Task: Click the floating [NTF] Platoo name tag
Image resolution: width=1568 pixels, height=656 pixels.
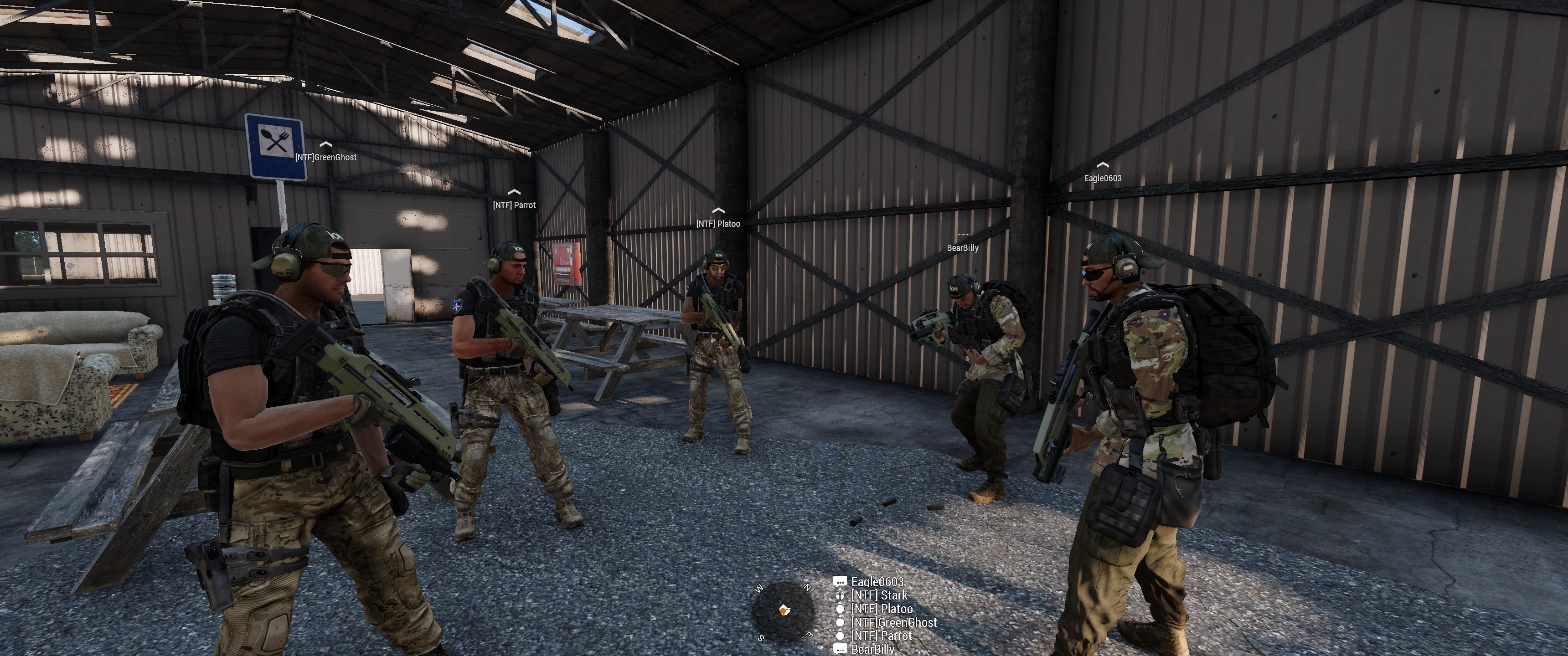Action: (718, 224)
